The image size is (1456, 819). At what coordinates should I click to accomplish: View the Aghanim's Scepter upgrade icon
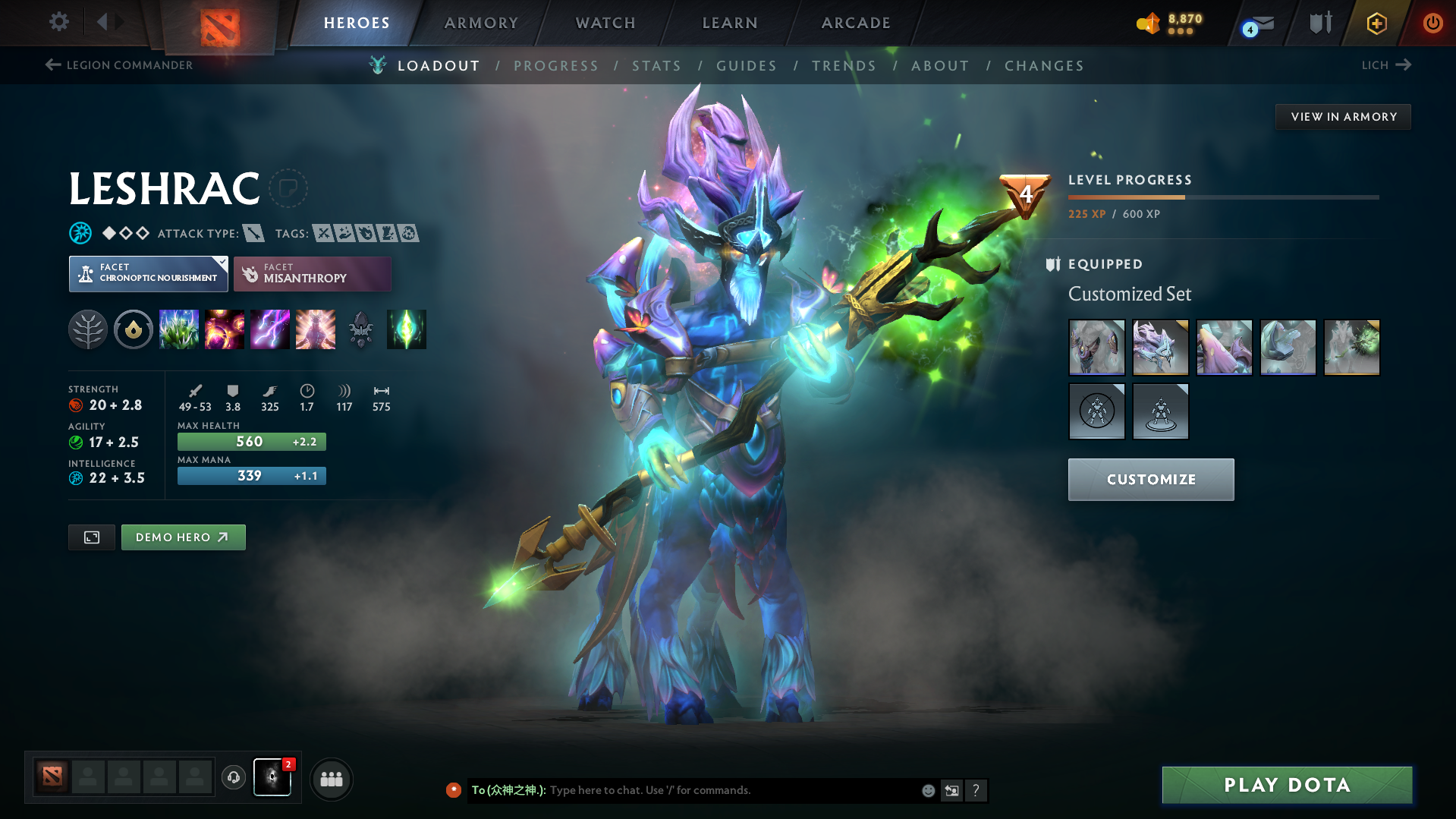click(360, 329)
